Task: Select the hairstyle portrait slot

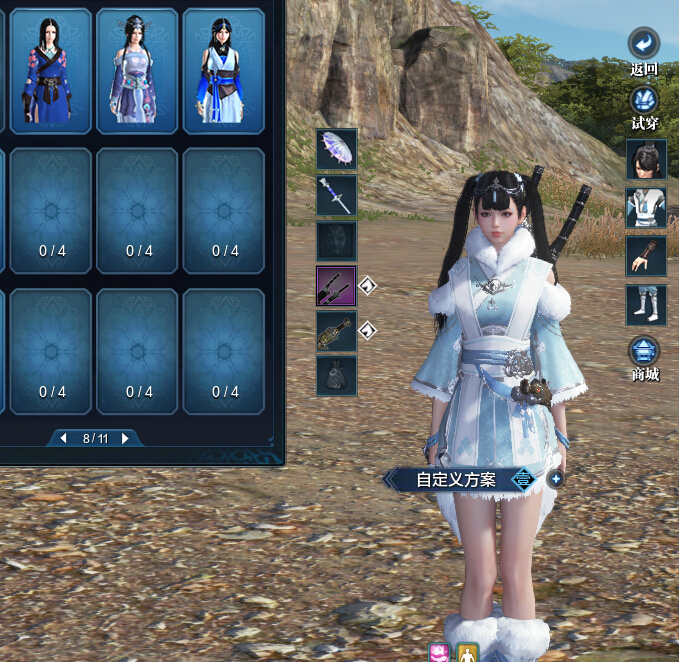Action: point(646,159)
